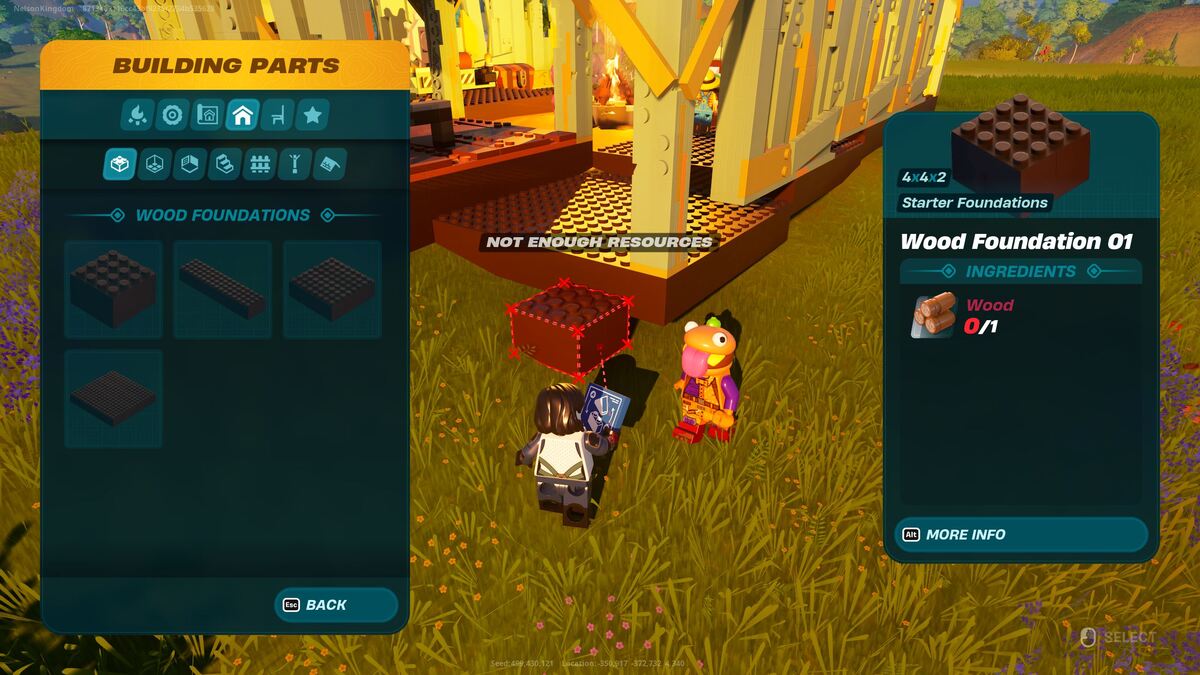Select the thin flat wood foundation

pyautogui.click(x=113, y=398)
